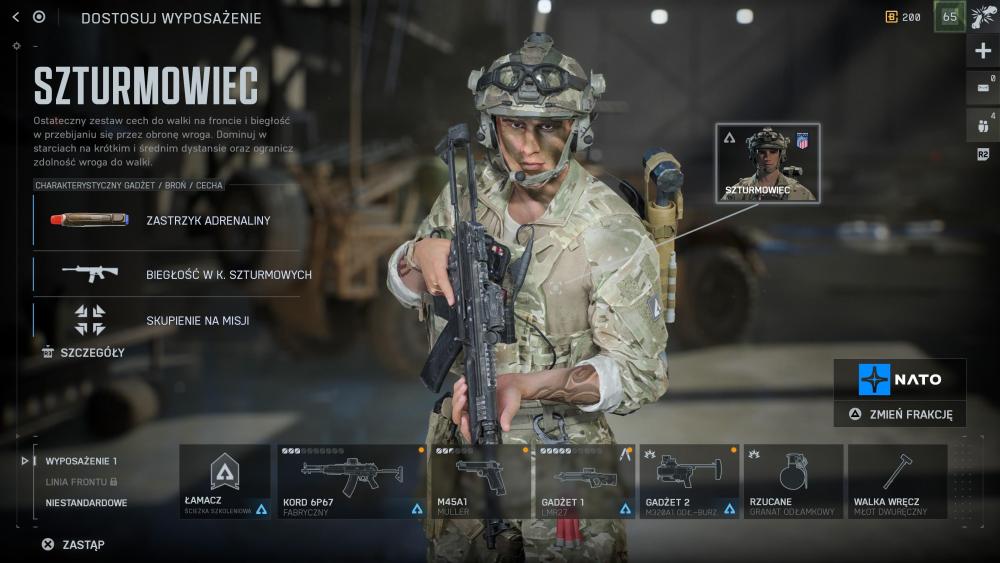This screenshot has height=563, width=1000.
Task: Open the Gadżet 1 LMR27 slot
Action: (585, 481)
